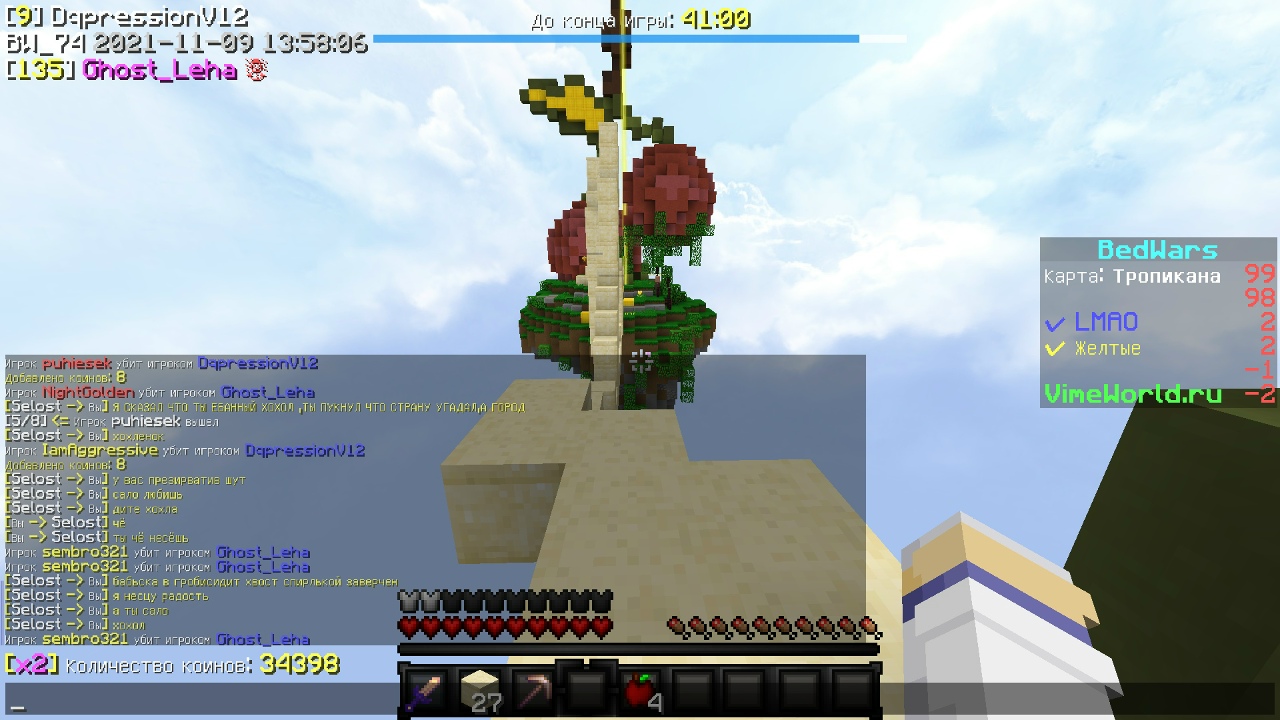Click the crosshair at screen center
Image resolution: width=1280 pixels, height=720 pixels.
pyautogui.click(x=640, y=360)
